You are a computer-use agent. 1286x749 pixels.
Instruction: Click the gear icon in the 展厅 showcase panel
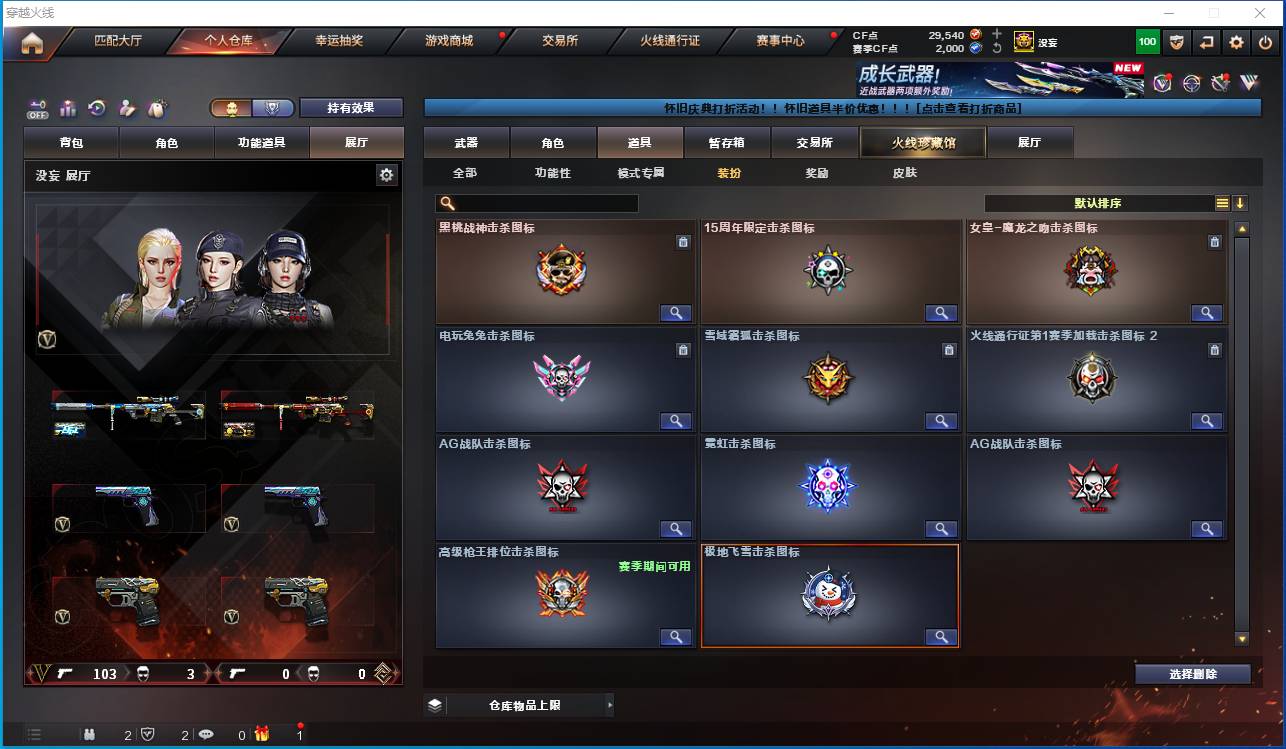pos(387,175)
